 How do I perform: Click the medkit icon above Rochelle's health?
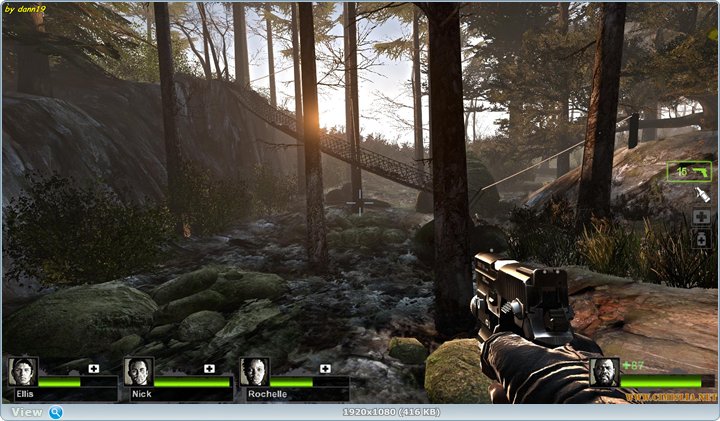[325, 368]
